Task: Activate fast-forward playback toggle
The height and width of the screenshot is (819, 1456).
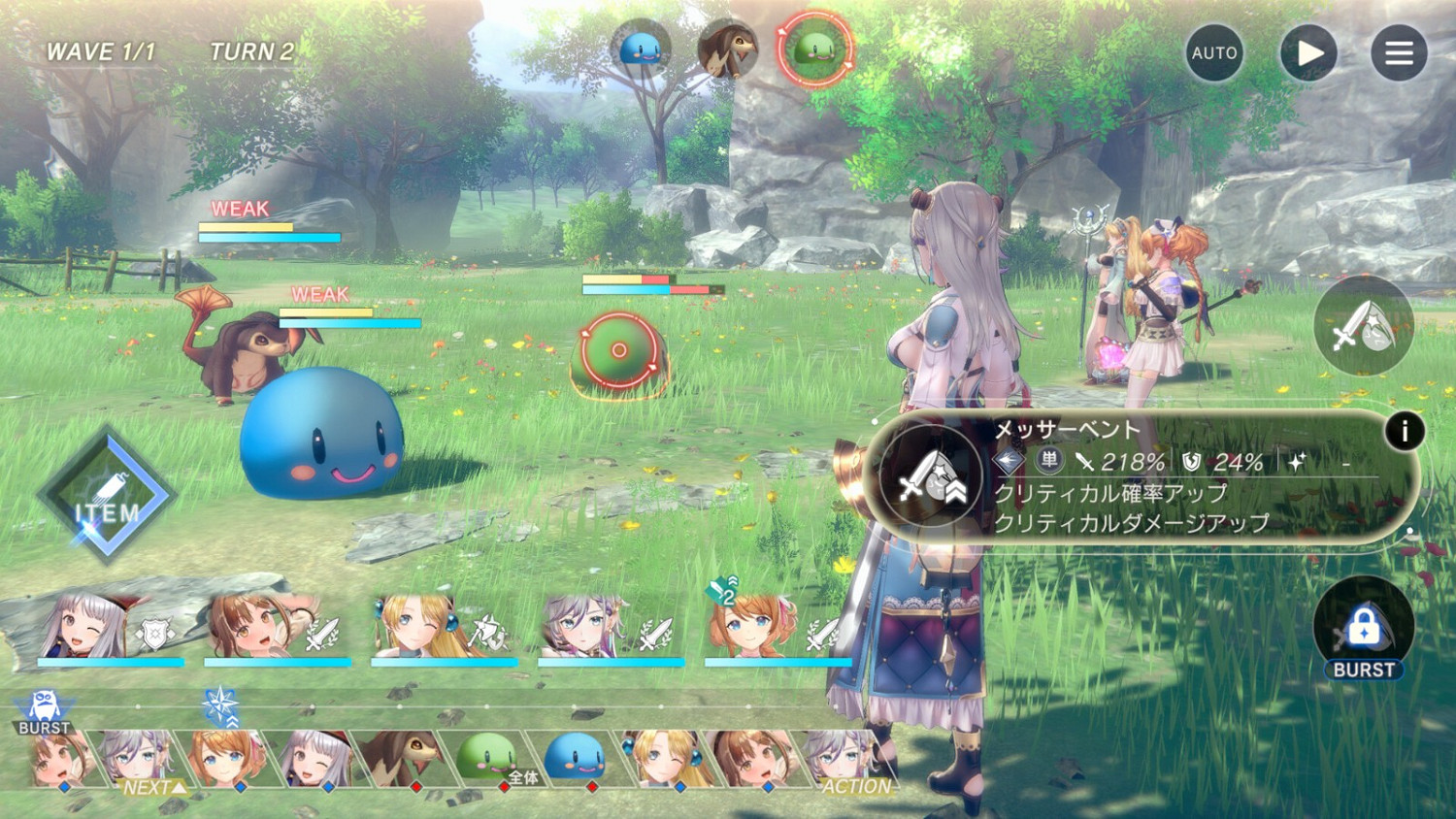Action: pos(1307,53)
